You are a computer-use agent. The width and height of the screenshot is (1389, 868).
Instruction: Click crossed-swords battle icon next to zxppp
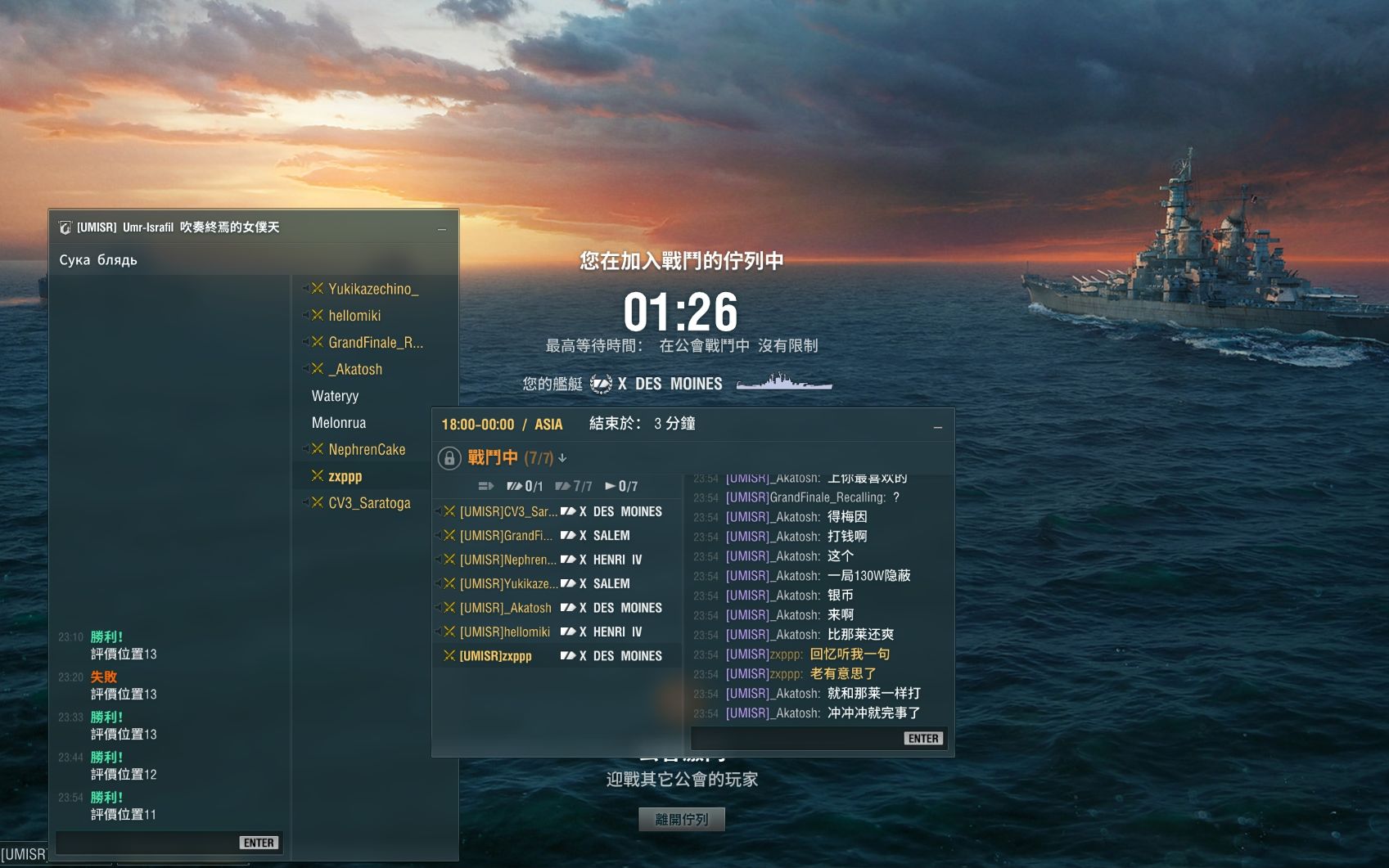pyautogui.click(x=317, y=475)
